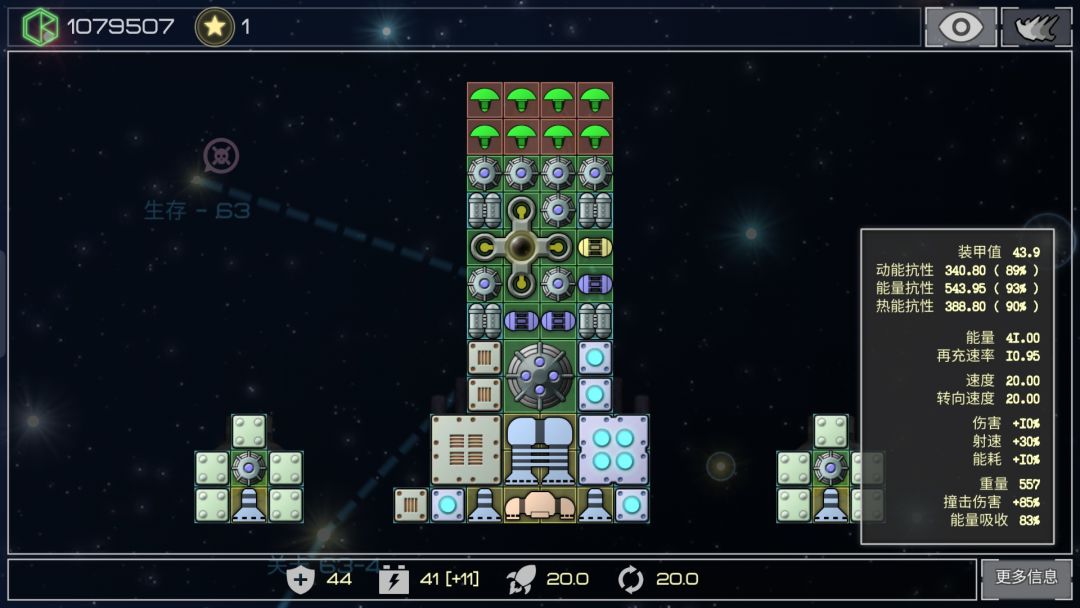Pick the large vented armor plate
This screenshot has width=1080, height=608.
pos(466,449)
